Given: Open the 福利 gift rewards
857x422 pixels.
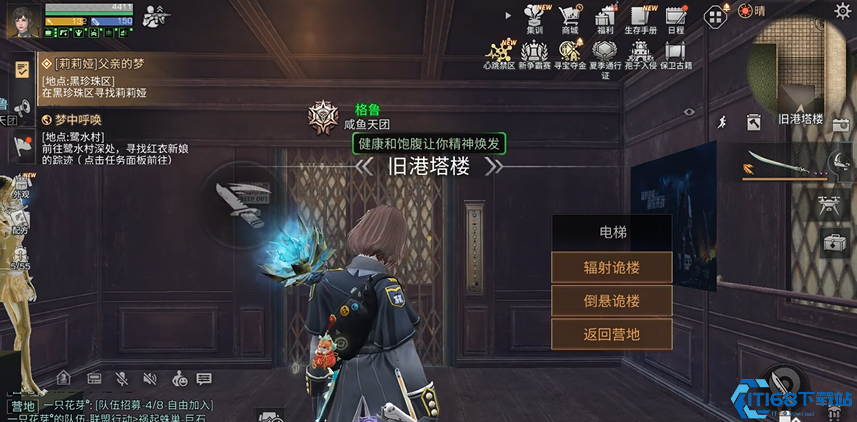Looking at the screenshot, I should pos(605,18).
